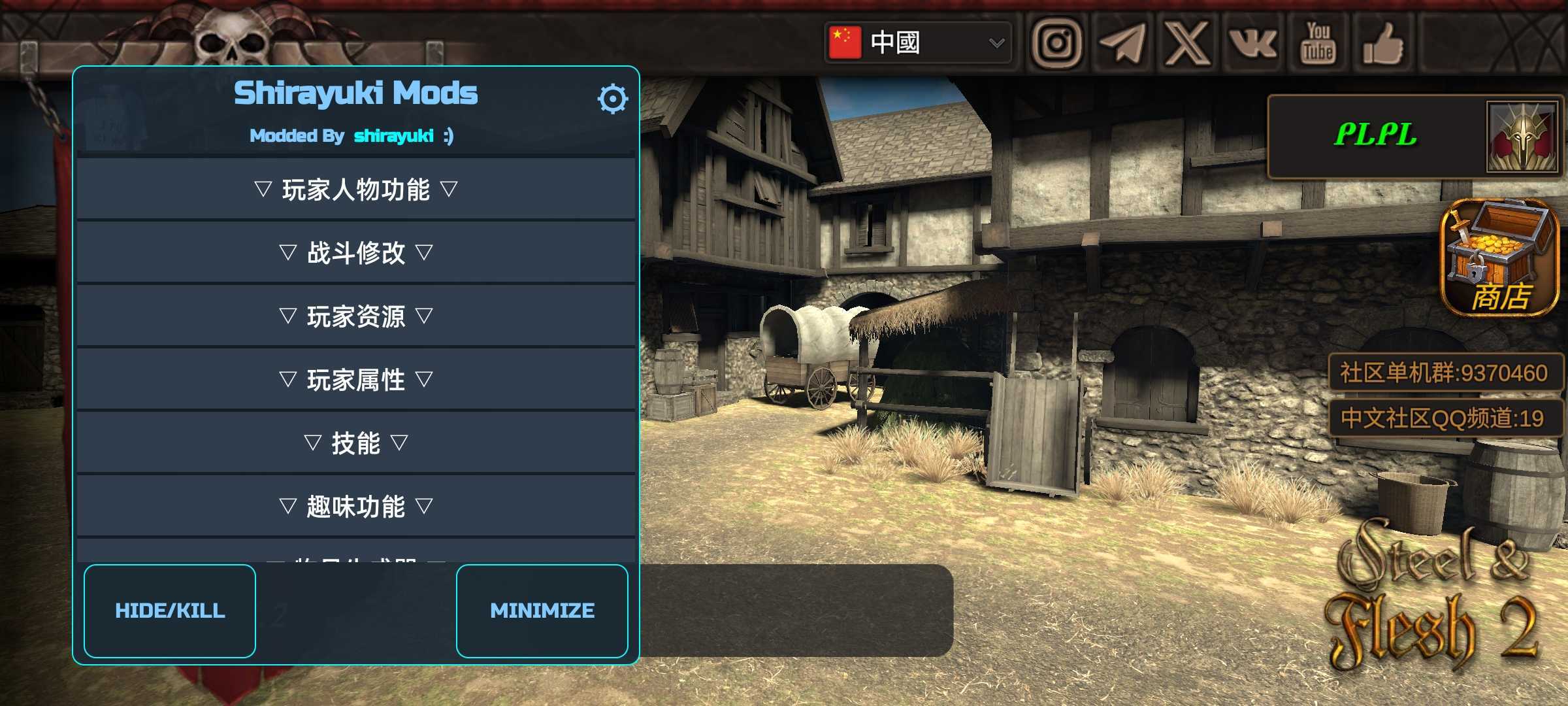Open the 商店 treasure chest shop
1568x706 pixels.
click(x=1499, y=259)
